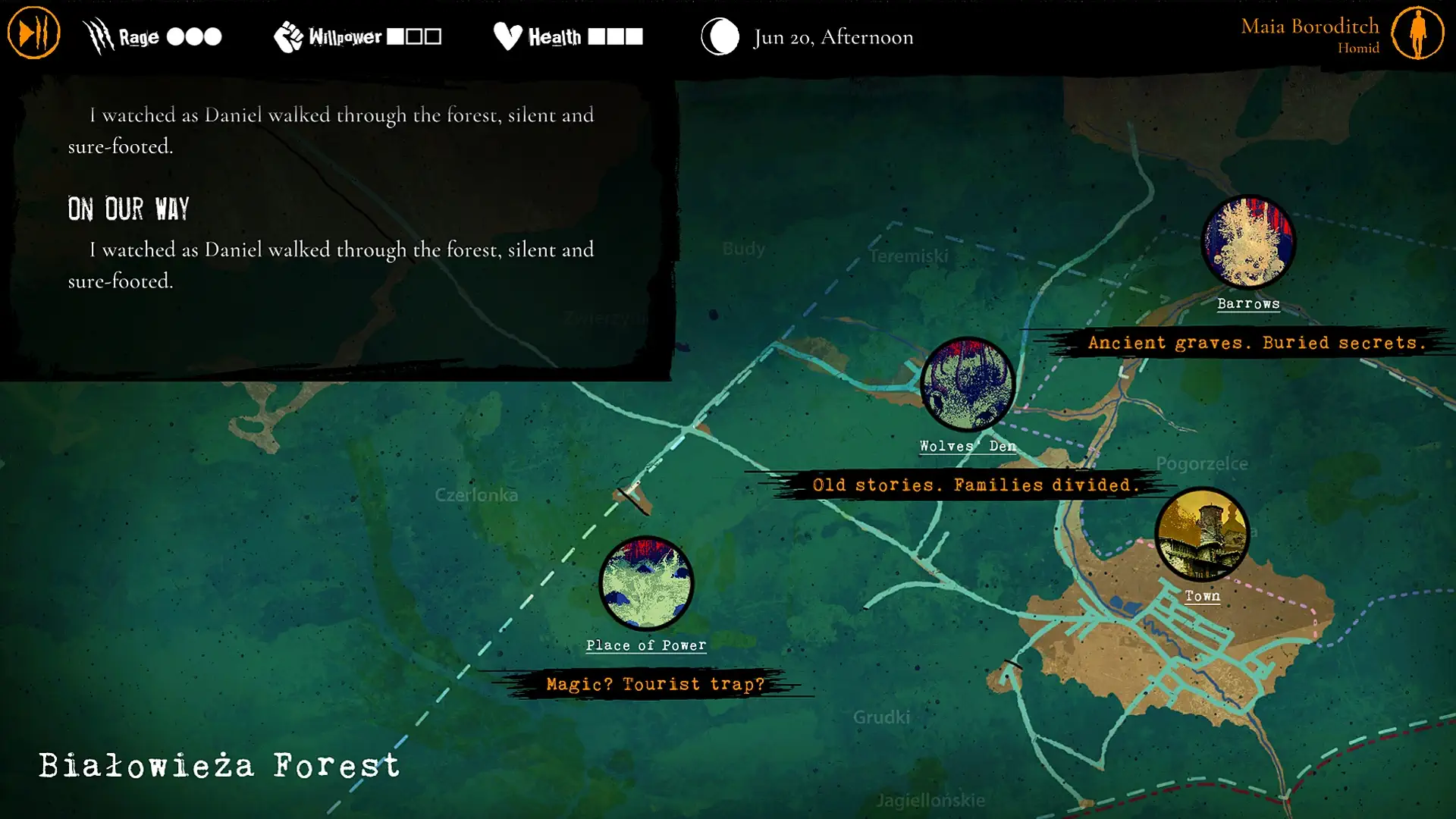The width and height of the screenshot is (1456, 819).
Task: Open the underlined Town link
Action: pos(1201,596)
